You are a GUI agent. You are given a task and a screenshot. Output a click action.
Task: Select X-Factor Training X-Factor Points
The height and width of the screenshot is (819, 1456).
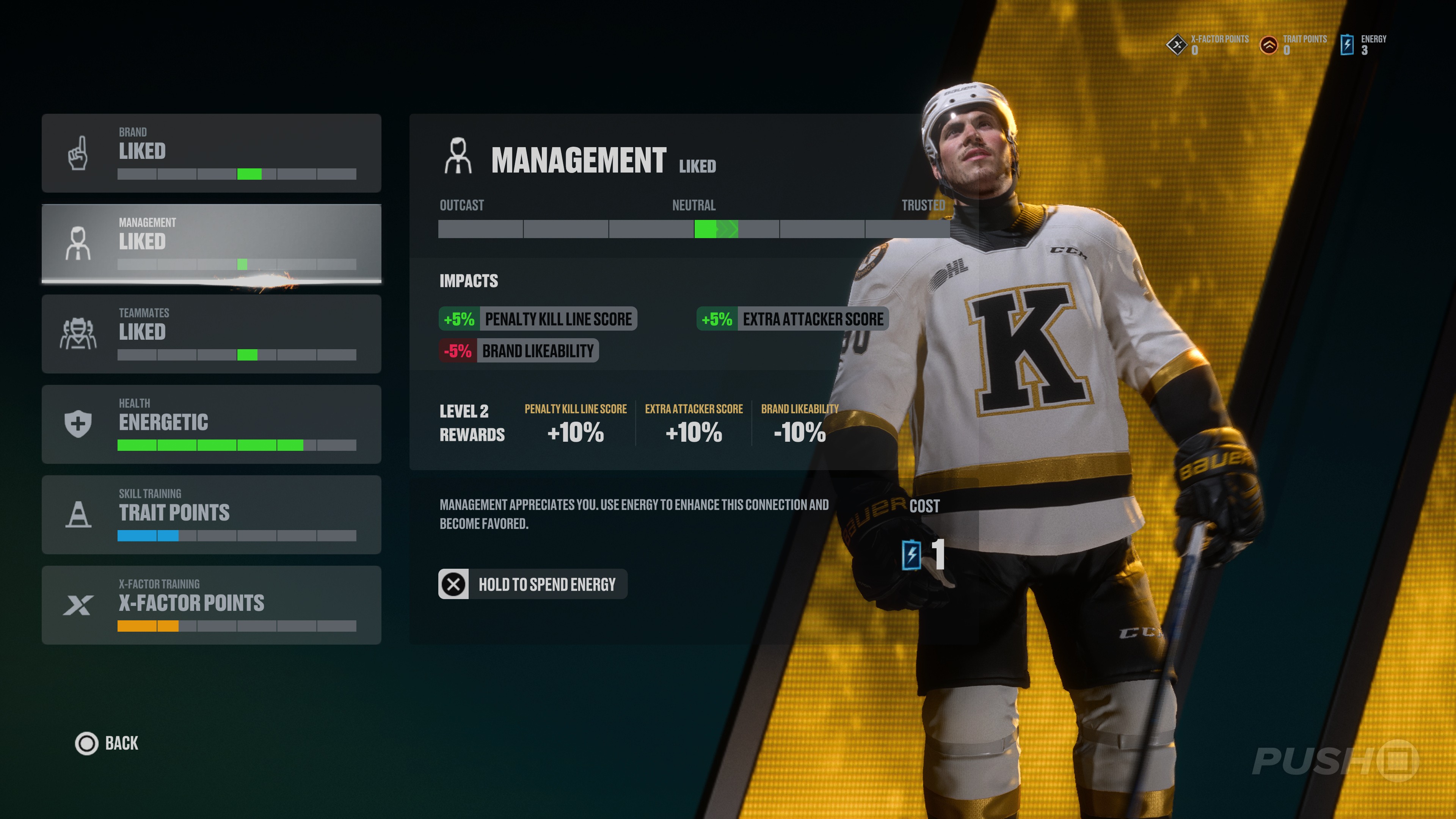[x=211, y=605]
